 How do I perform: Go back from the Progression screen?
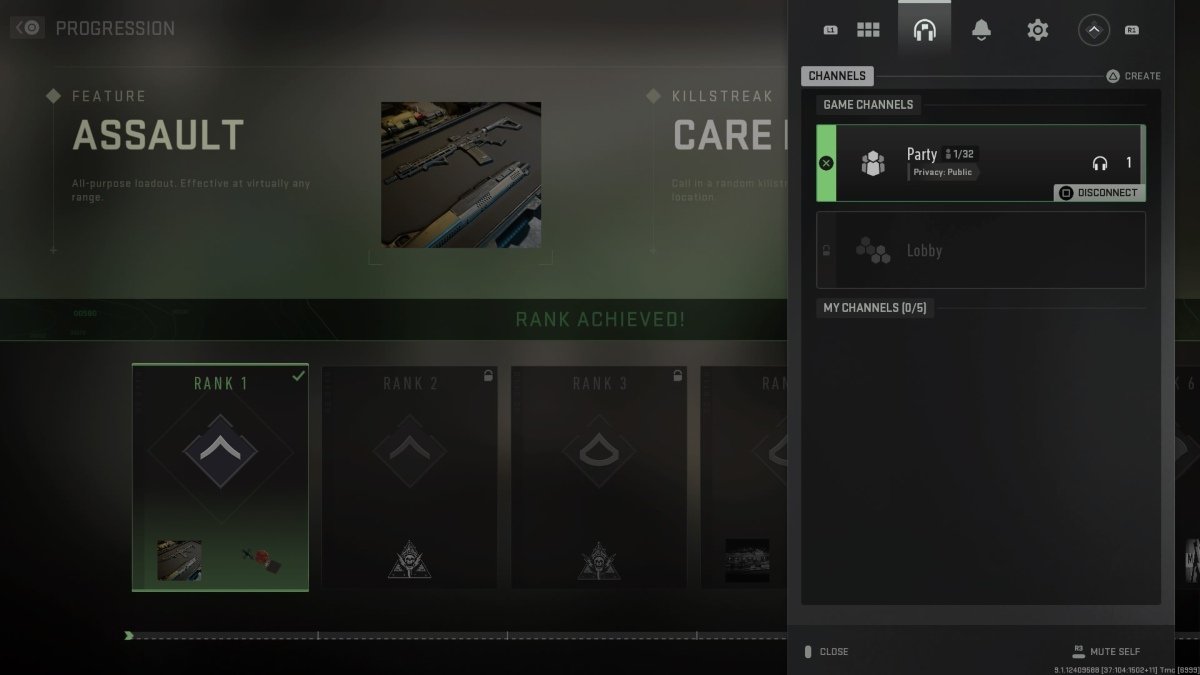click(x=27, y=28)
